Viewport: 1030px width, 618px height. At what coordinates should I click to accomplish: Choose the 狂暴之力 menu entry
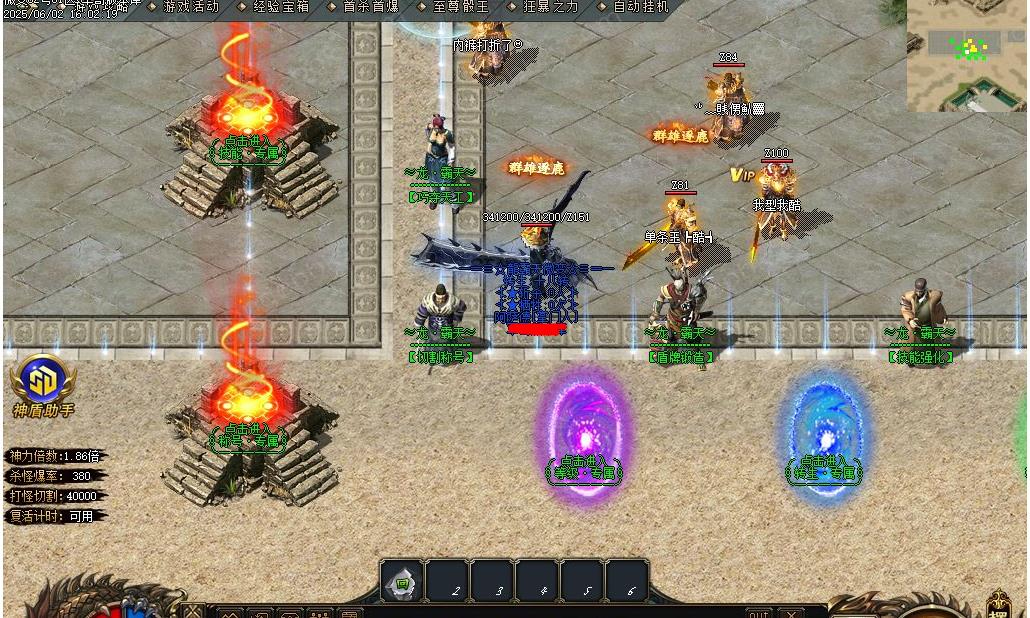coord(550,6)
